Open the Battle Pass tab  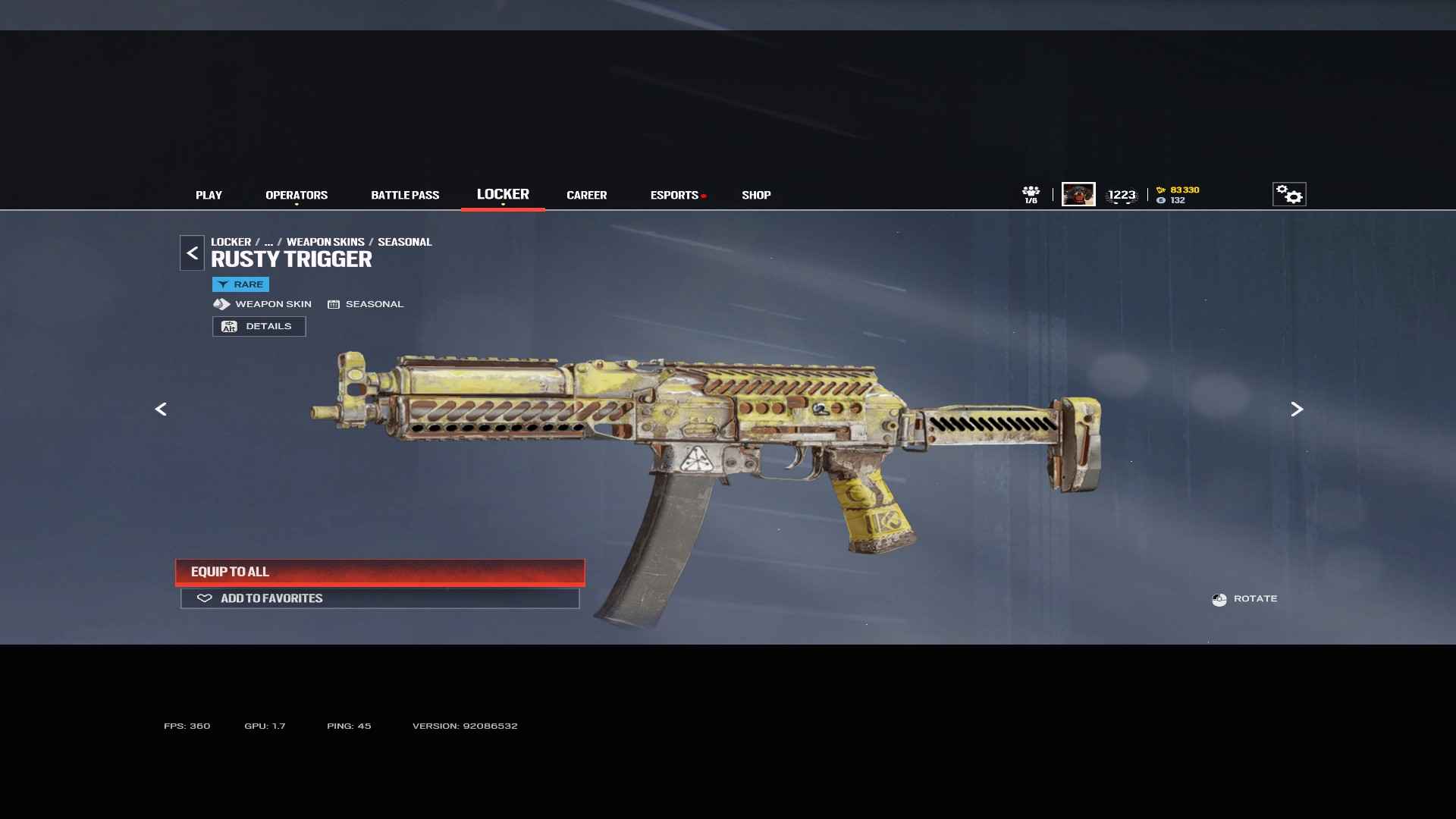(405, 195)
